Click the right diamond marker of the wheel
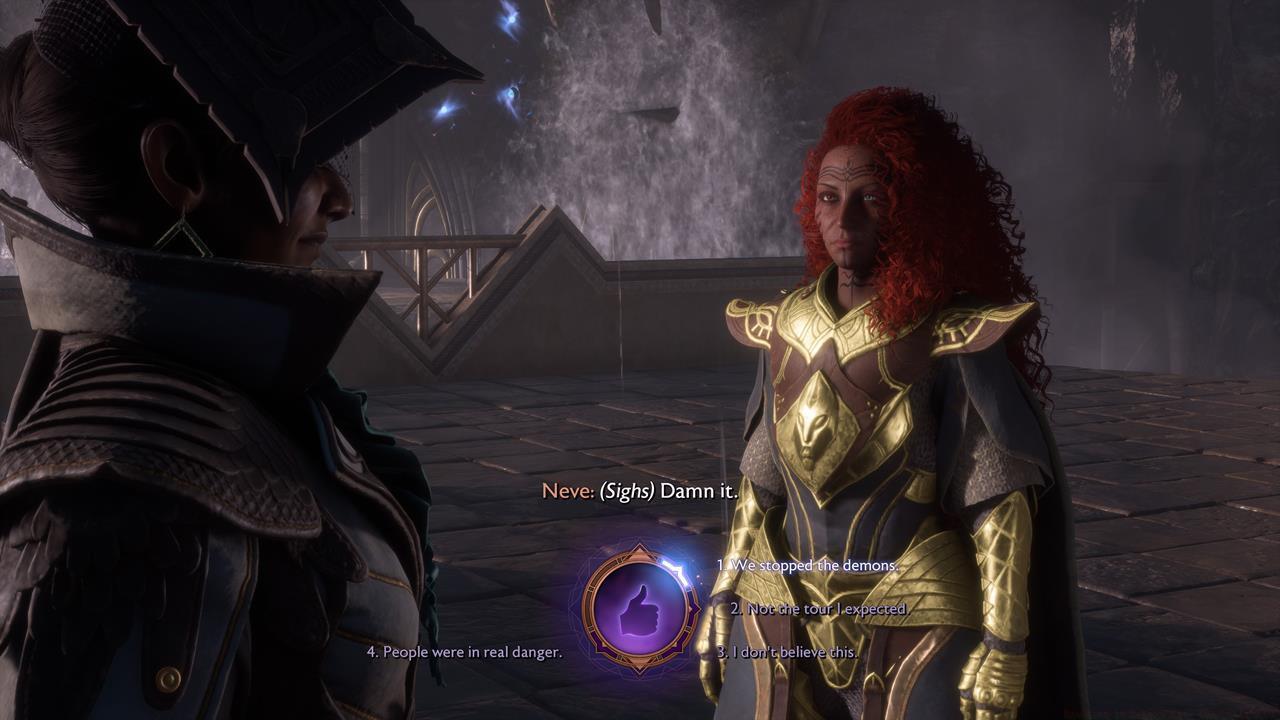The height and width of the screenshot is (720, 1280). pyautogui.click(x=696, y=608)
